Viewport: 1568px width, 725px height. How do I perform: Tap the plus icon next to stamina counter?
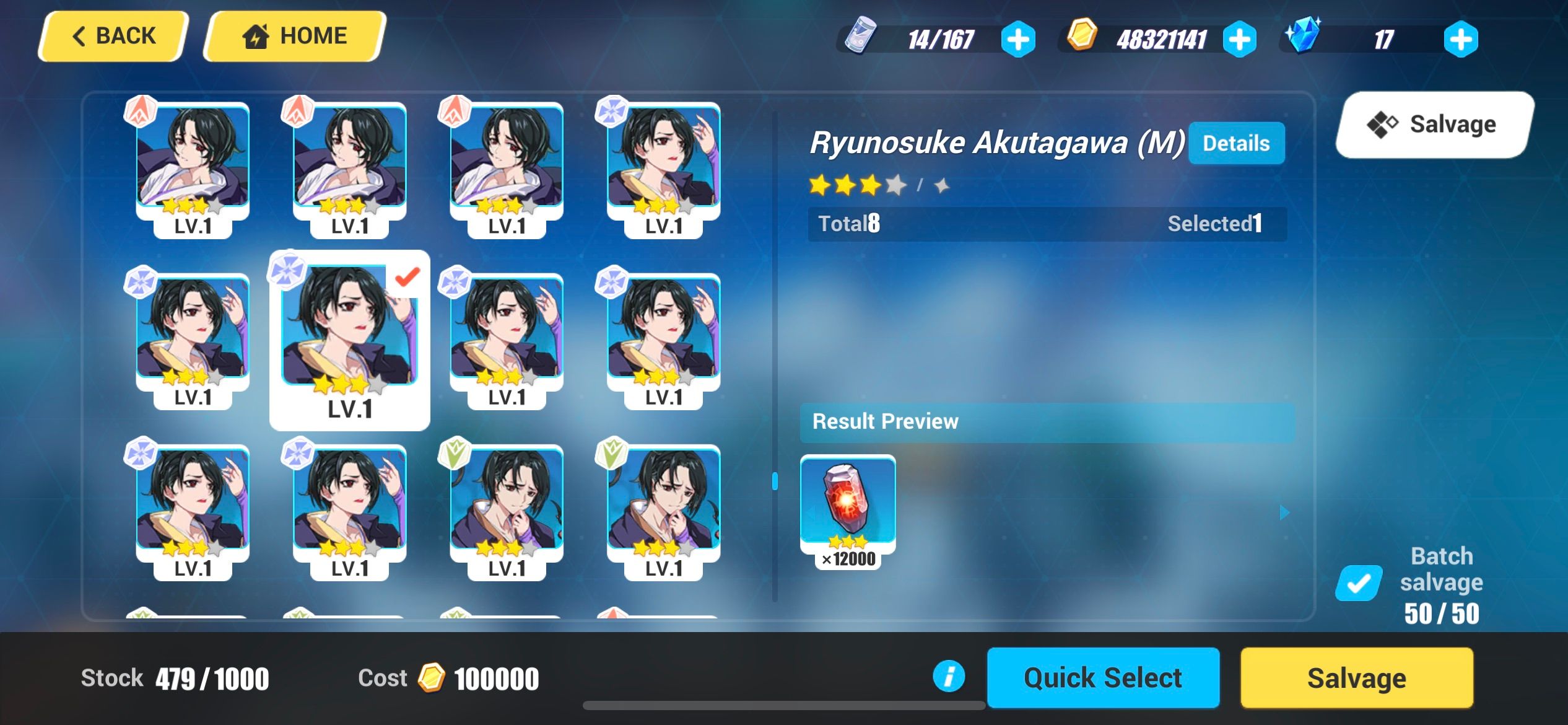pyautogui.click(x=1020, y=38)
